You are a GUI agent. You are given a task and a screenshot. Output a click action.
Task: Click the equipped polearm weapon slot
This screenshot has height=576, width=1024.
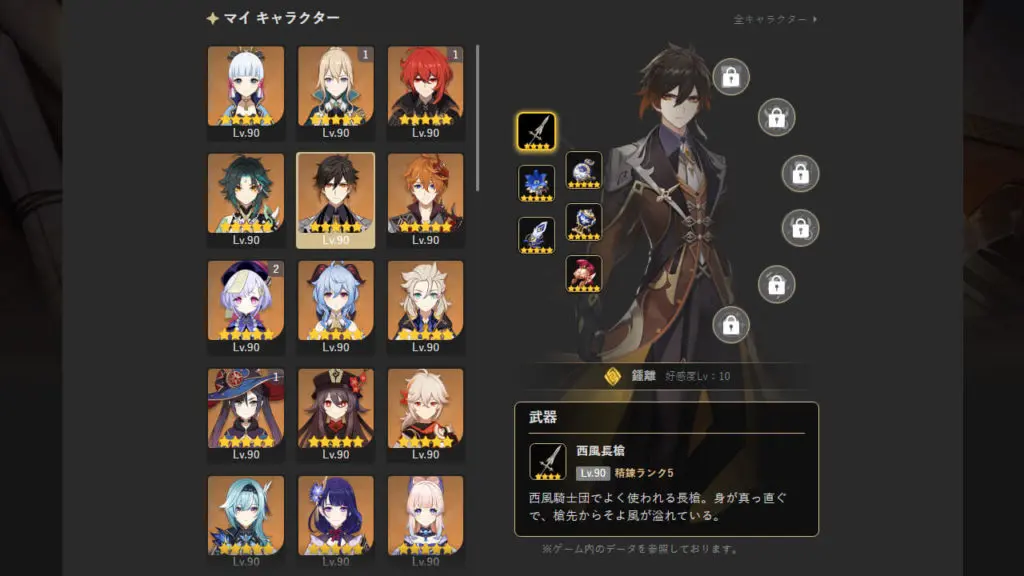pyautogui.click(x=536, y=131)
